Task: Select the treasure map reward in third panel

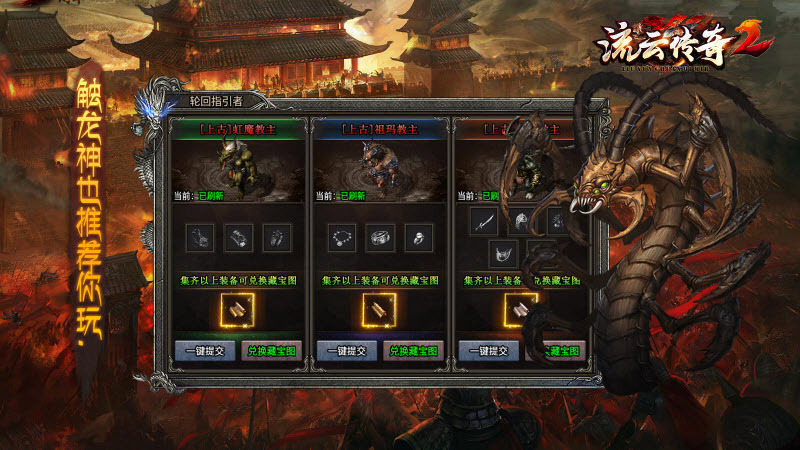Action: coord(521,311)
